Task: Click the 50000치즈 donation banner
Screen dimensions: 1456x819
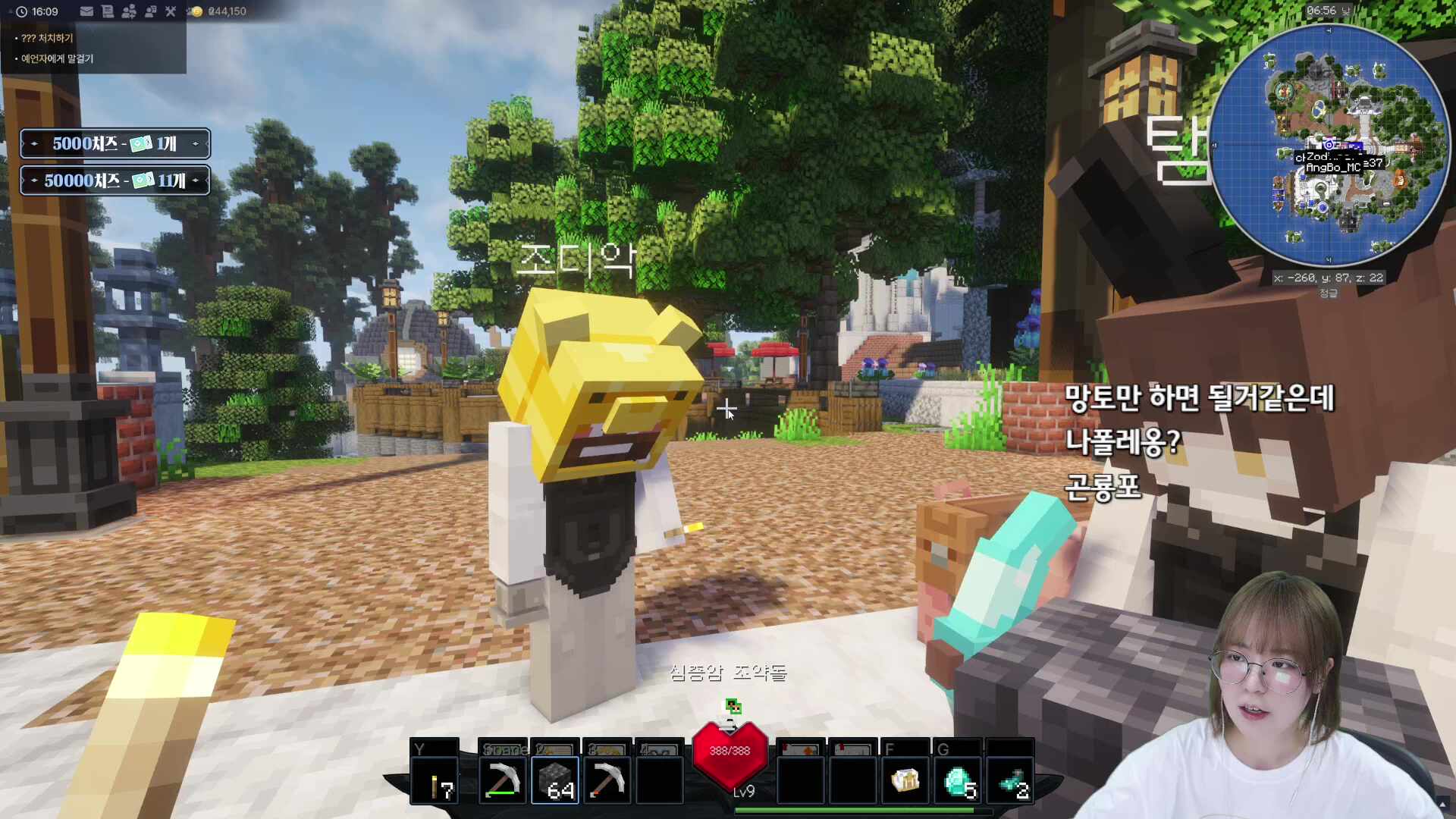Action: tap(115, 180)
